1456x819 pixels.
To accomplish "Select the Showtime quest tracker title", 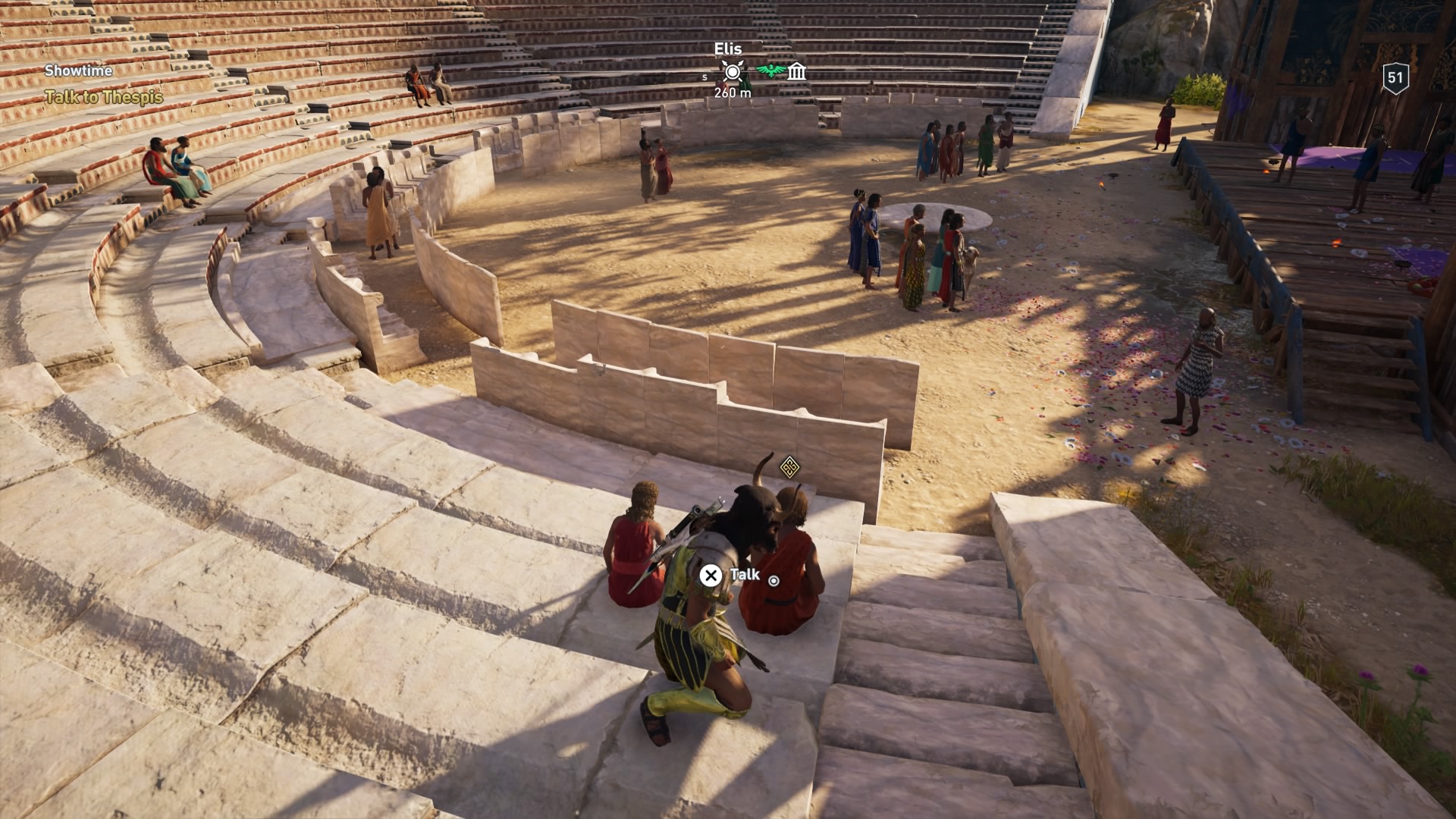I will click(78, 71).
